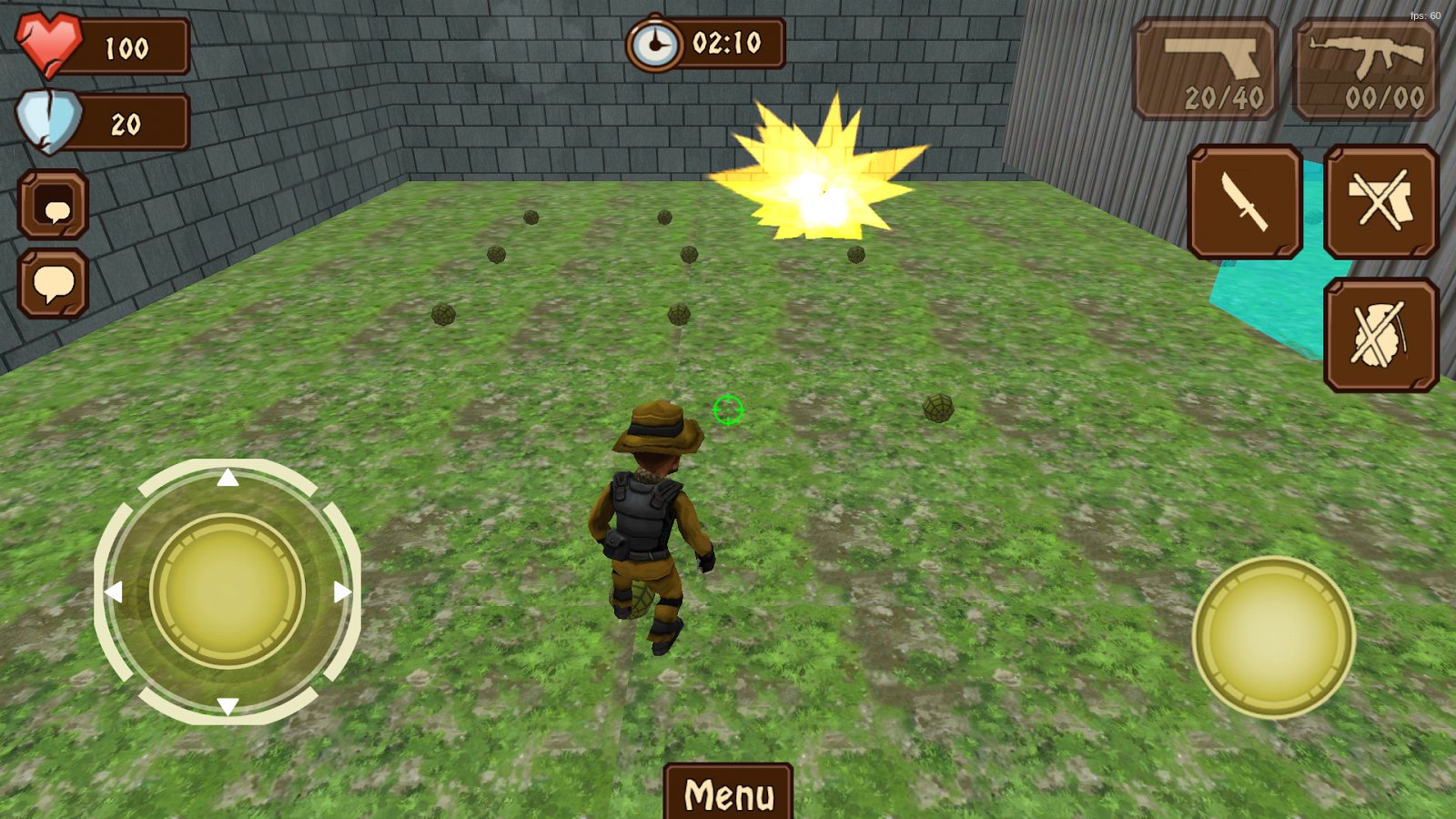Equip the knife melee weapon

pos(1245,202)
